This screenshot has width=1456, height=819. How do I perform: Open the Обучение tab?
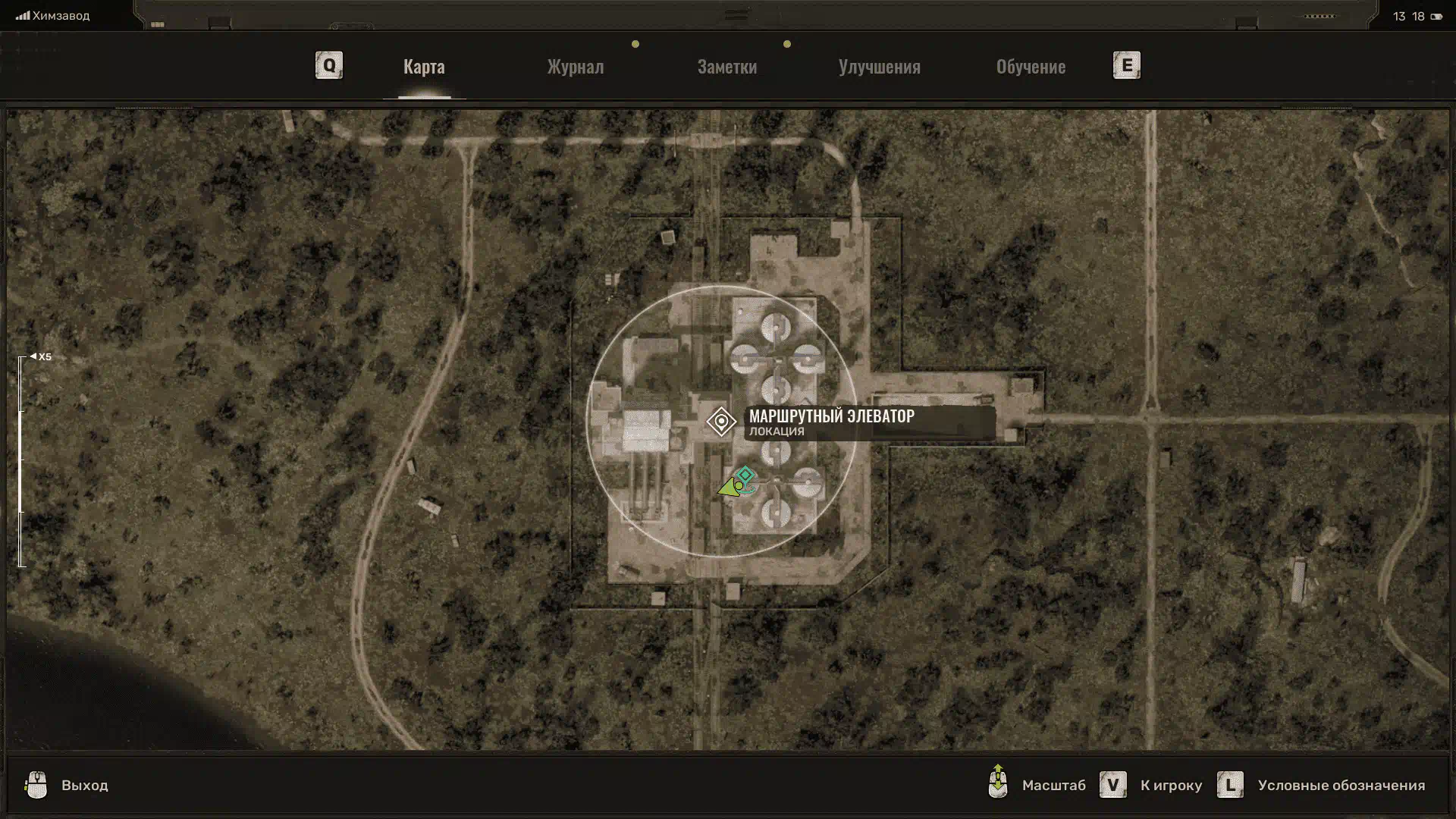(x=1031, y=67)
